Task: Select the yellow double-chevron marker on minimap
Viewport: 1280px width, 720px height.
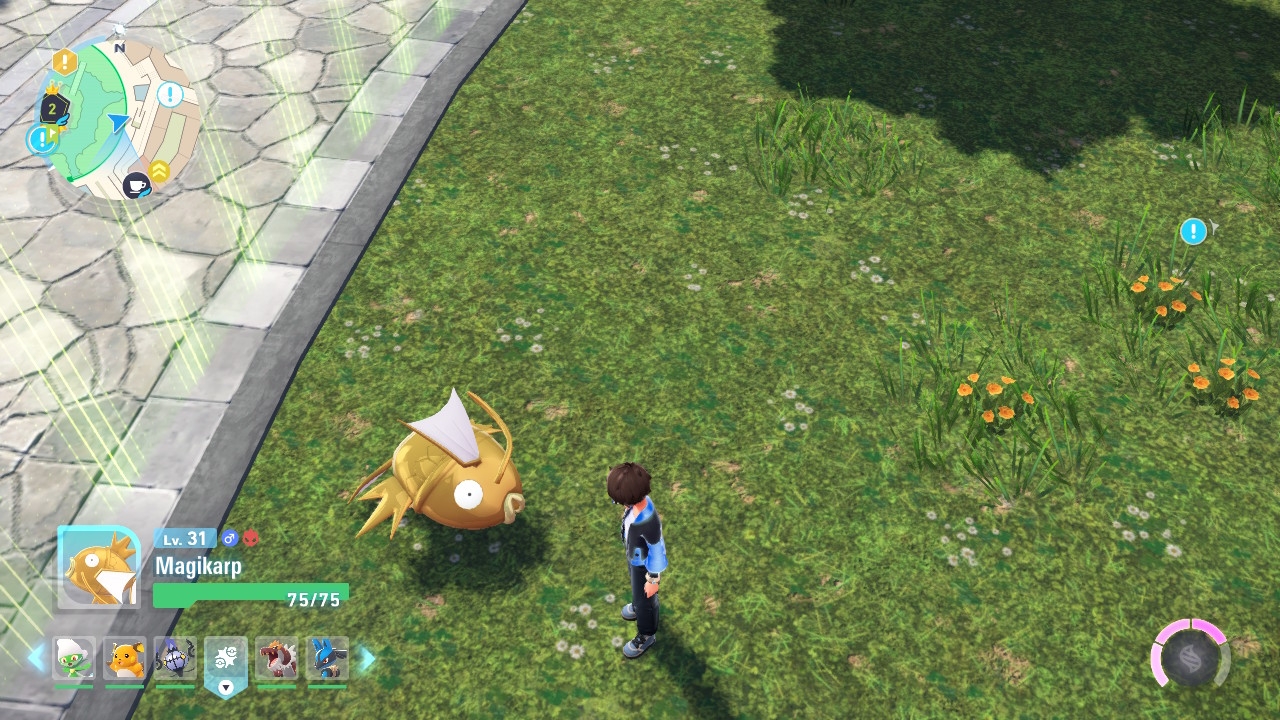Action: click(x=159, y=171)
